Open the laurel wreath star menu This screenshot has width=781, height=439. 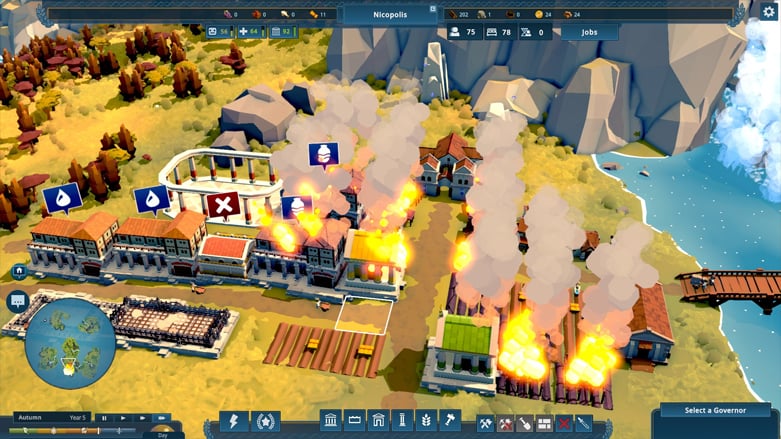265,421
